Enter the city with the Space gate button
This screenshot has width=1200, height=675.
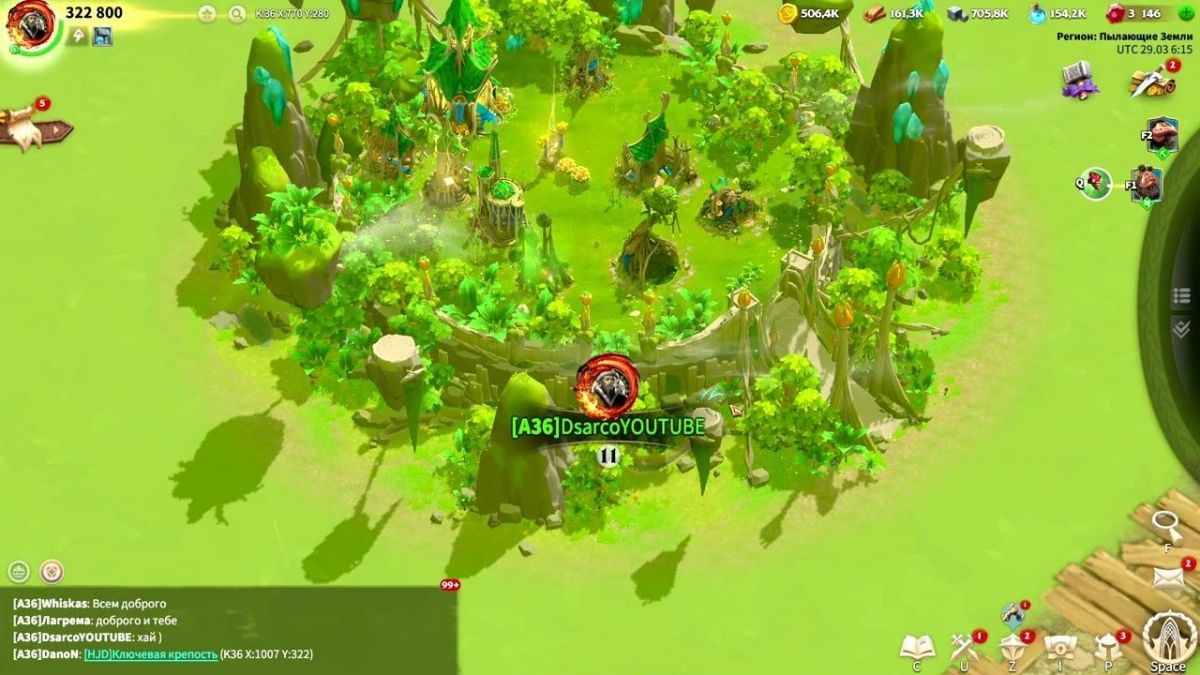(1166, 638)
